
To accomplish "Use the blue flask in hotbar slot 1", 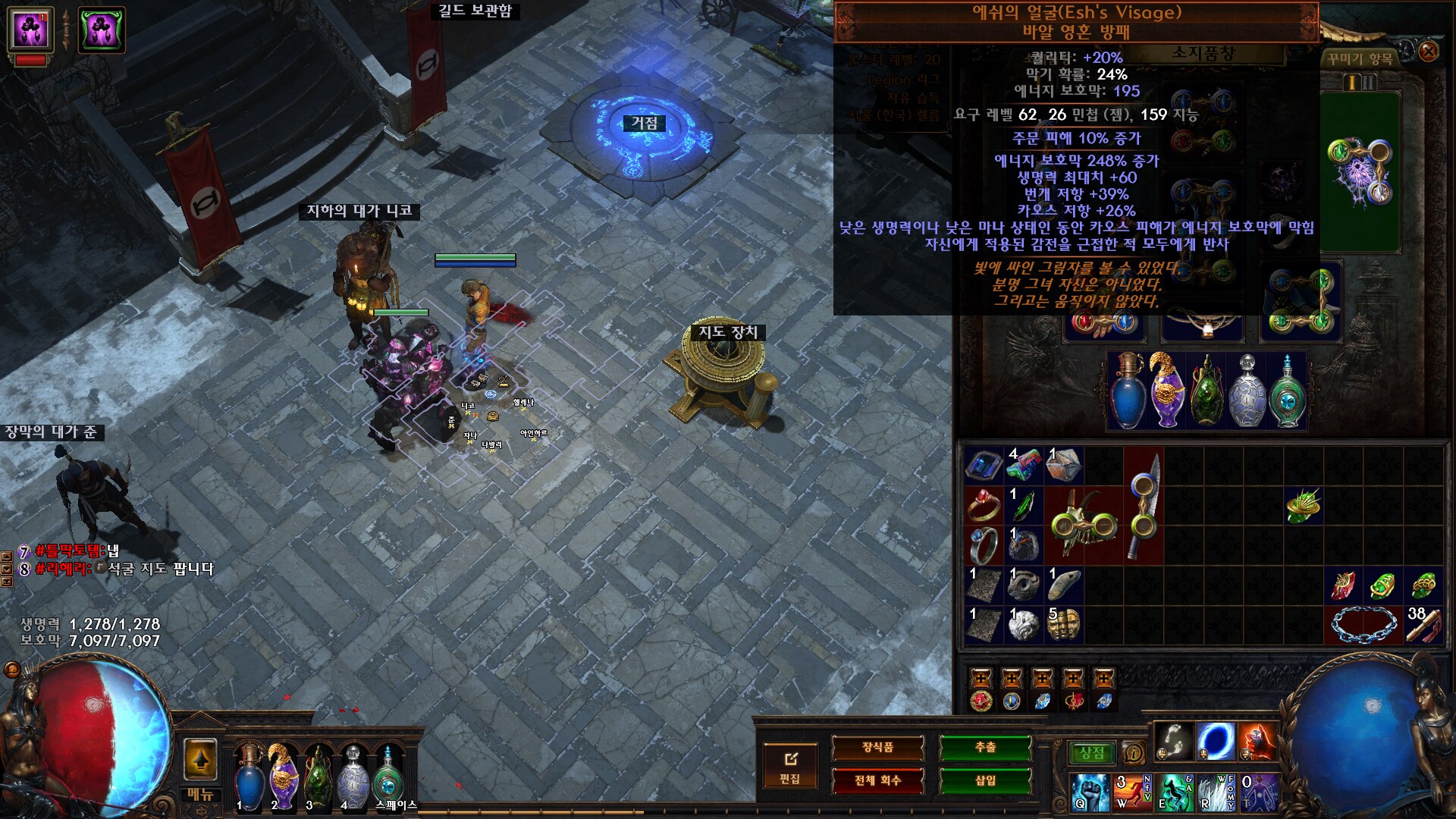I will 248,775.
